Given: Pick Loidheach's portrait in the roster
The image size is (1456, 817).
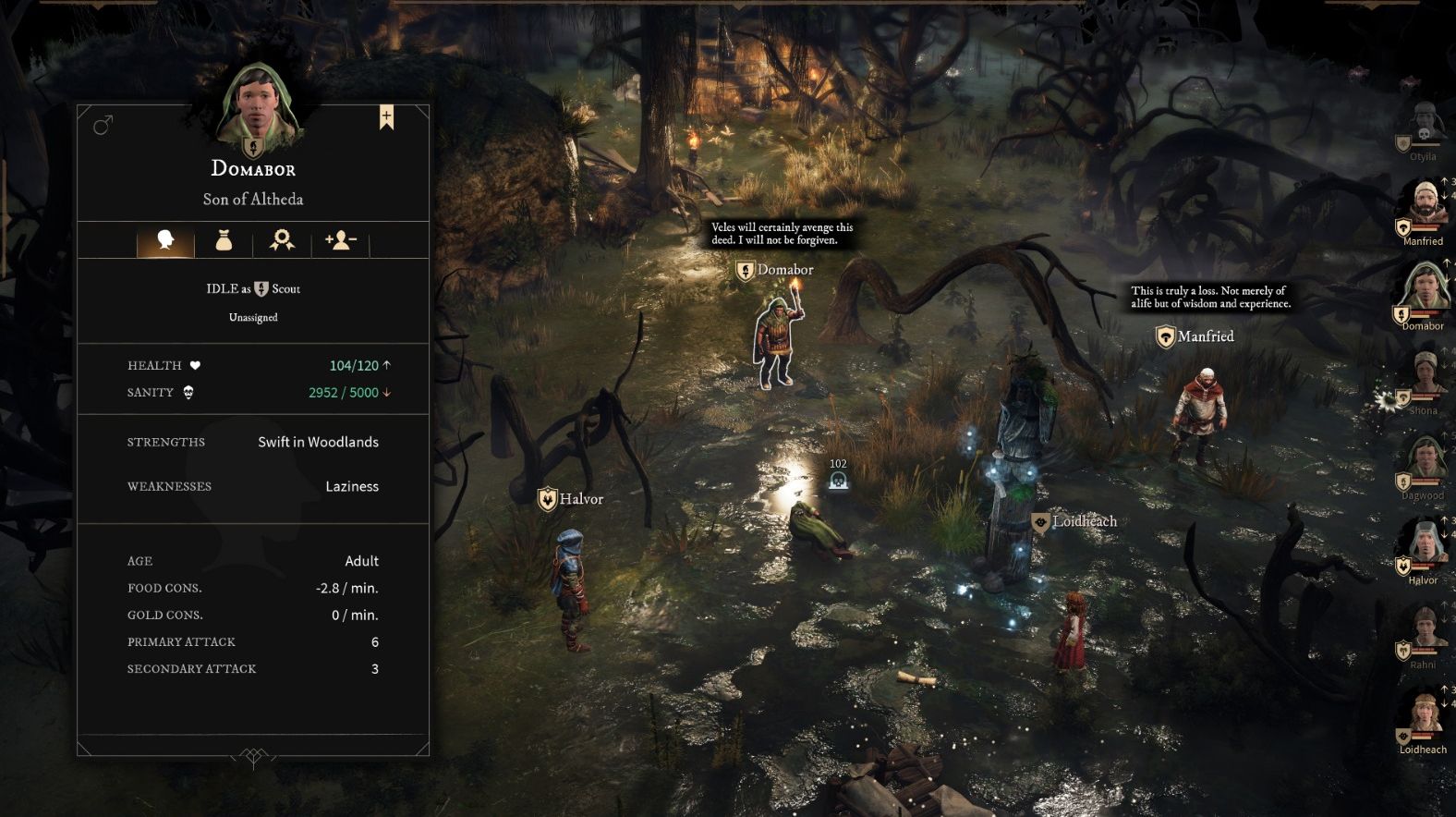Looking at the screenshot, I should click(1424, 715).
